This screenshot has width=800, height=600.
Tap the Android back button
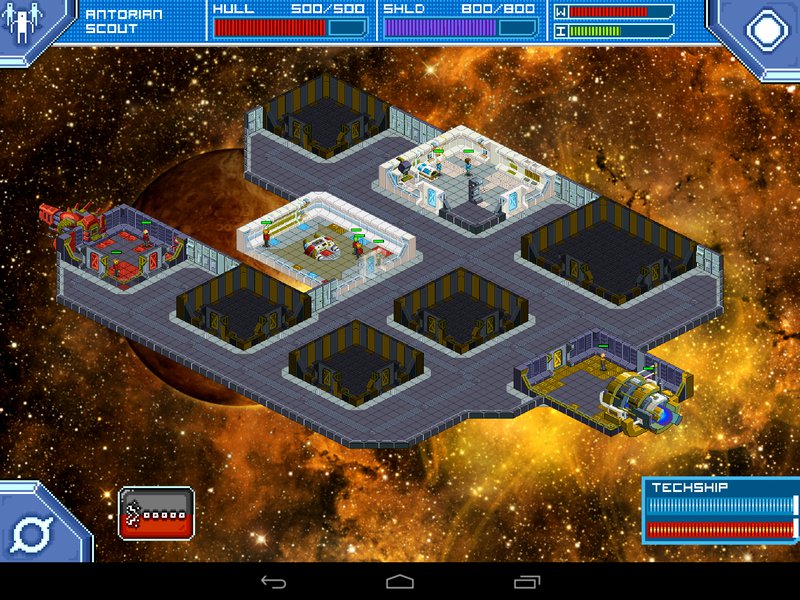273,581
